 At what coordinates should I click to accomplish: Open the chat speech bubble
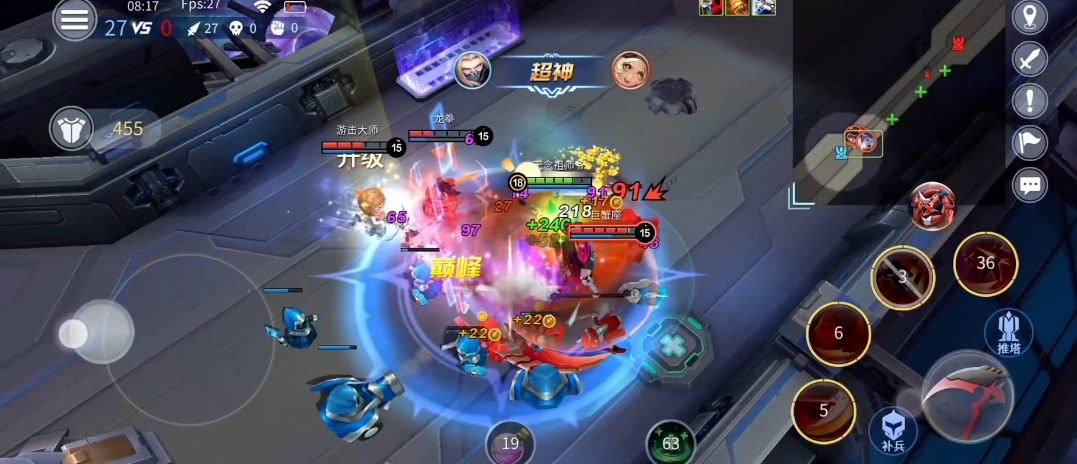1029,185
